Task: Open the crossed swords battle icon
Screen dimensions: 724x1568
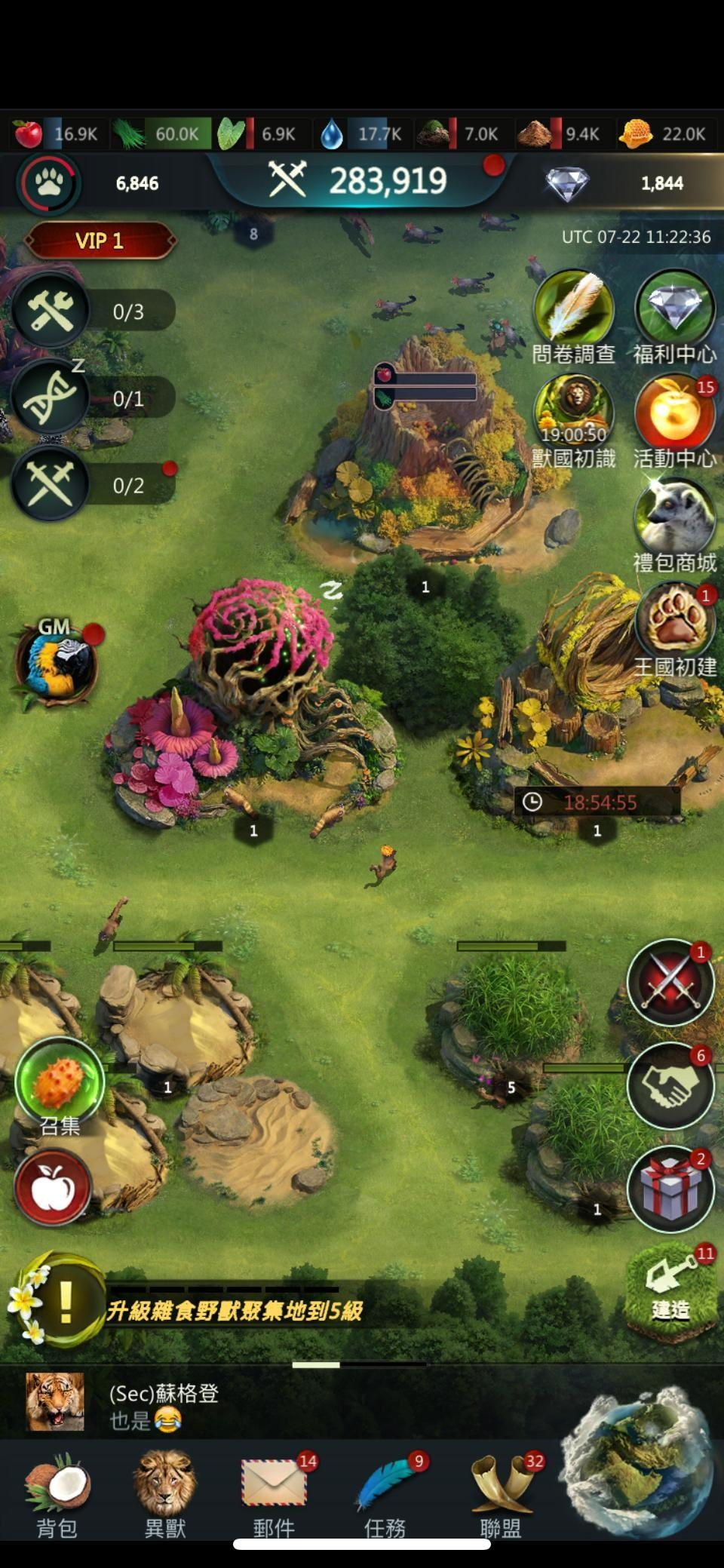Action: (670, 982)
